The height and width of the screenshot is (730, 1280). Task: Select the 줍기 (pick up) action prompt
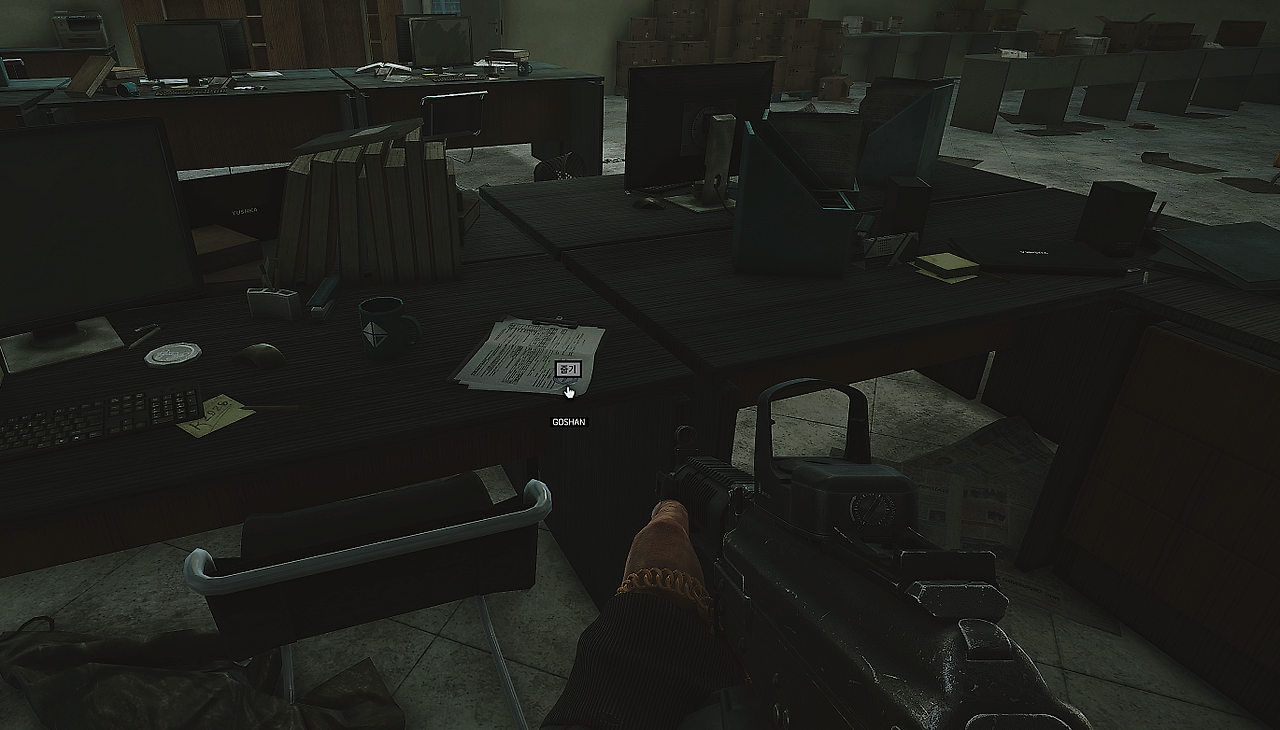pos(567,369)
